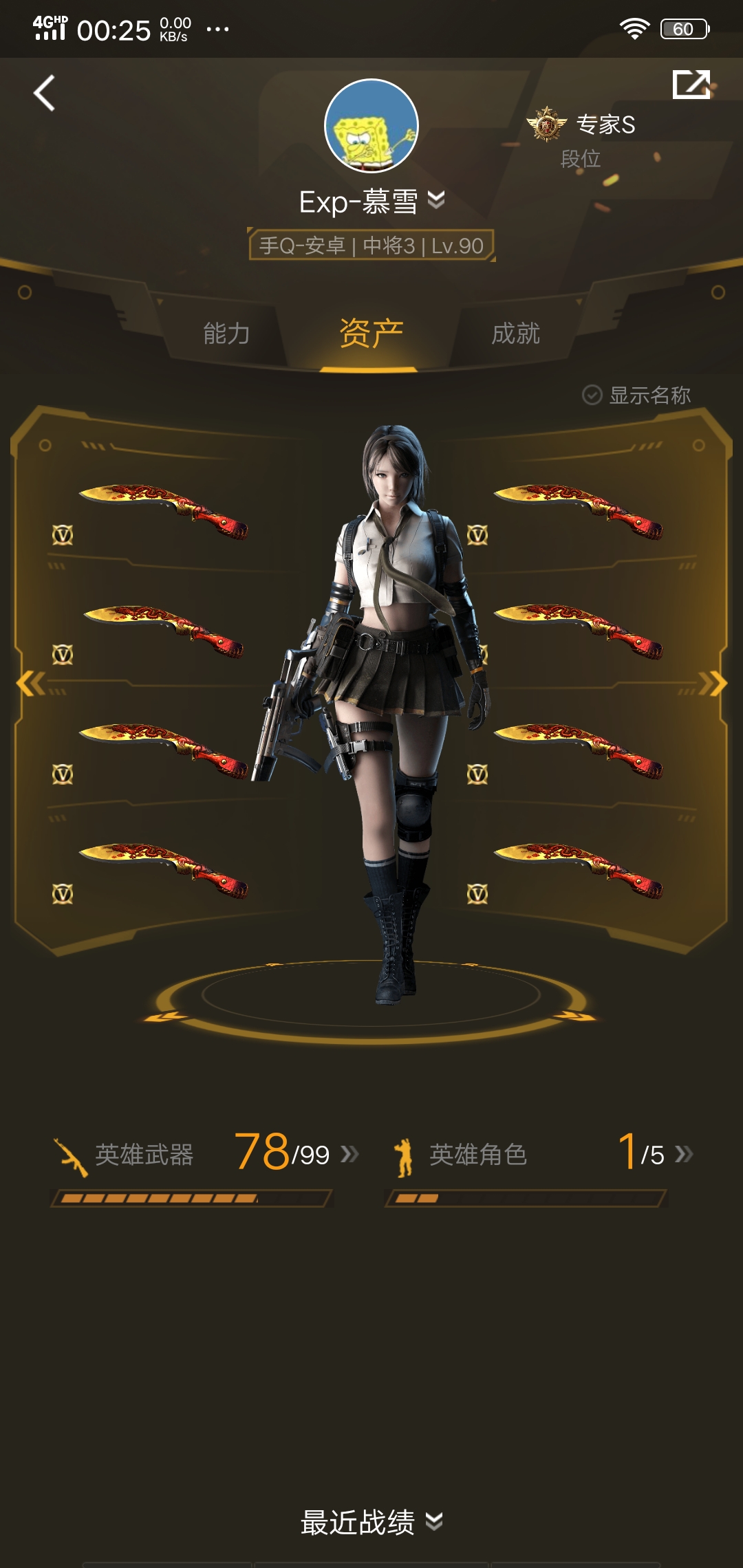Open the 英雄角色 1/5 list
This screenshot has width=743, height=1568.
click(541, 1154)
